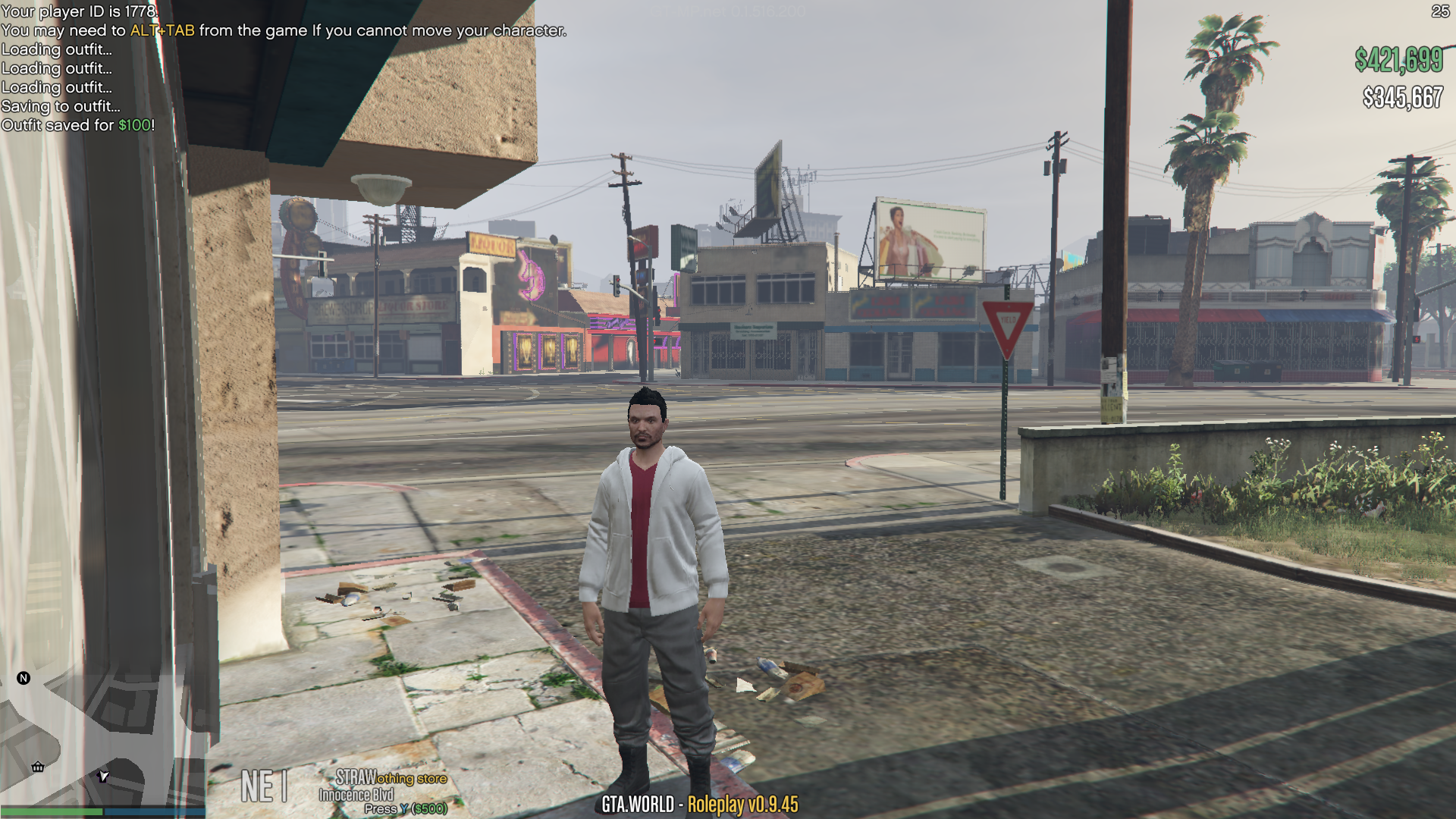Select the player arrow on the minimap
The height and width of the screenshot is (819, 1456).
tap(104, 776)
